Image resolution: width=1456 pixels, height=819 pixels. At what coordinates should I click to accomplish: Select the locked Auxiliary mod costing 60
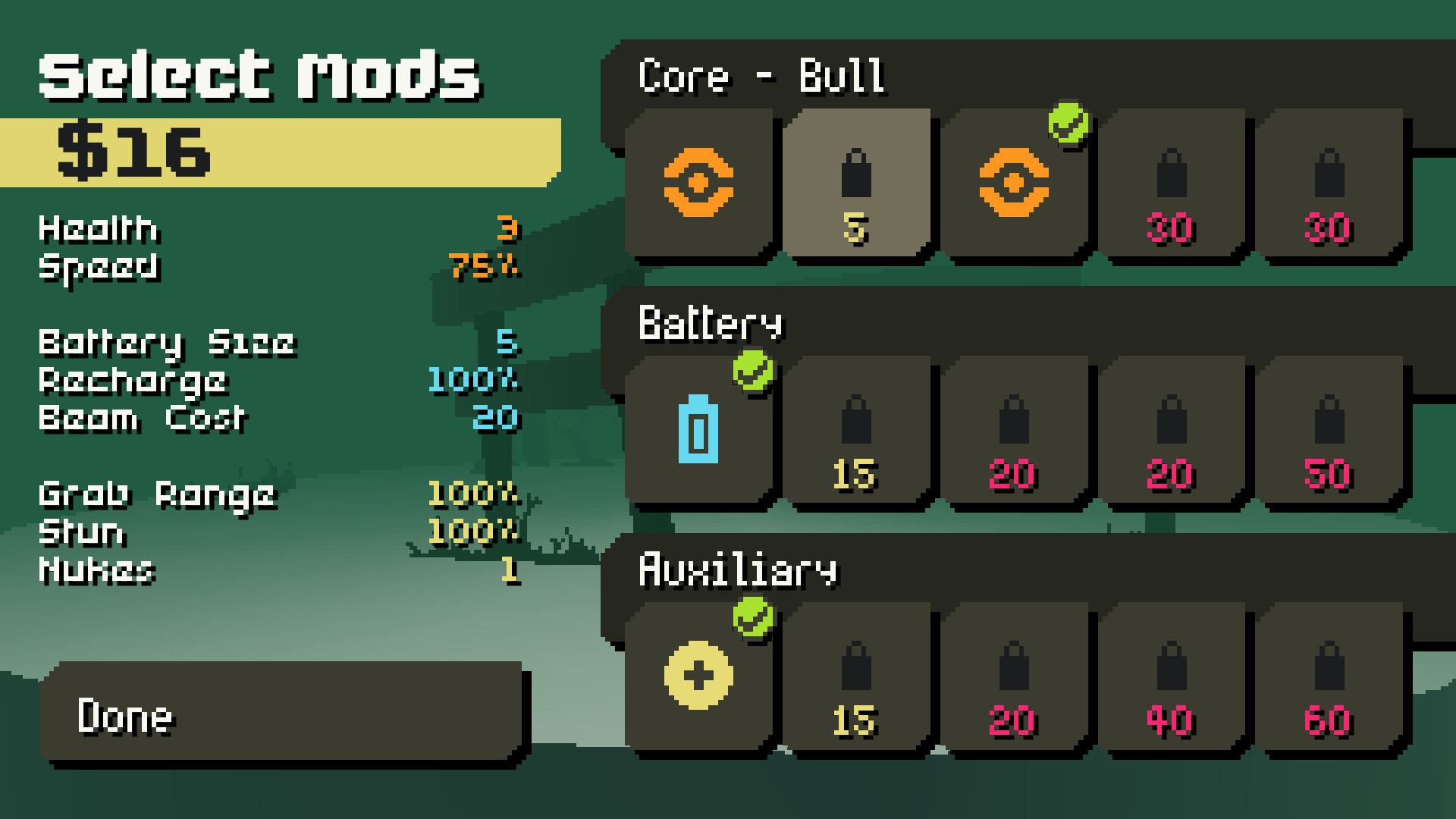click(x=1327, y=675)
